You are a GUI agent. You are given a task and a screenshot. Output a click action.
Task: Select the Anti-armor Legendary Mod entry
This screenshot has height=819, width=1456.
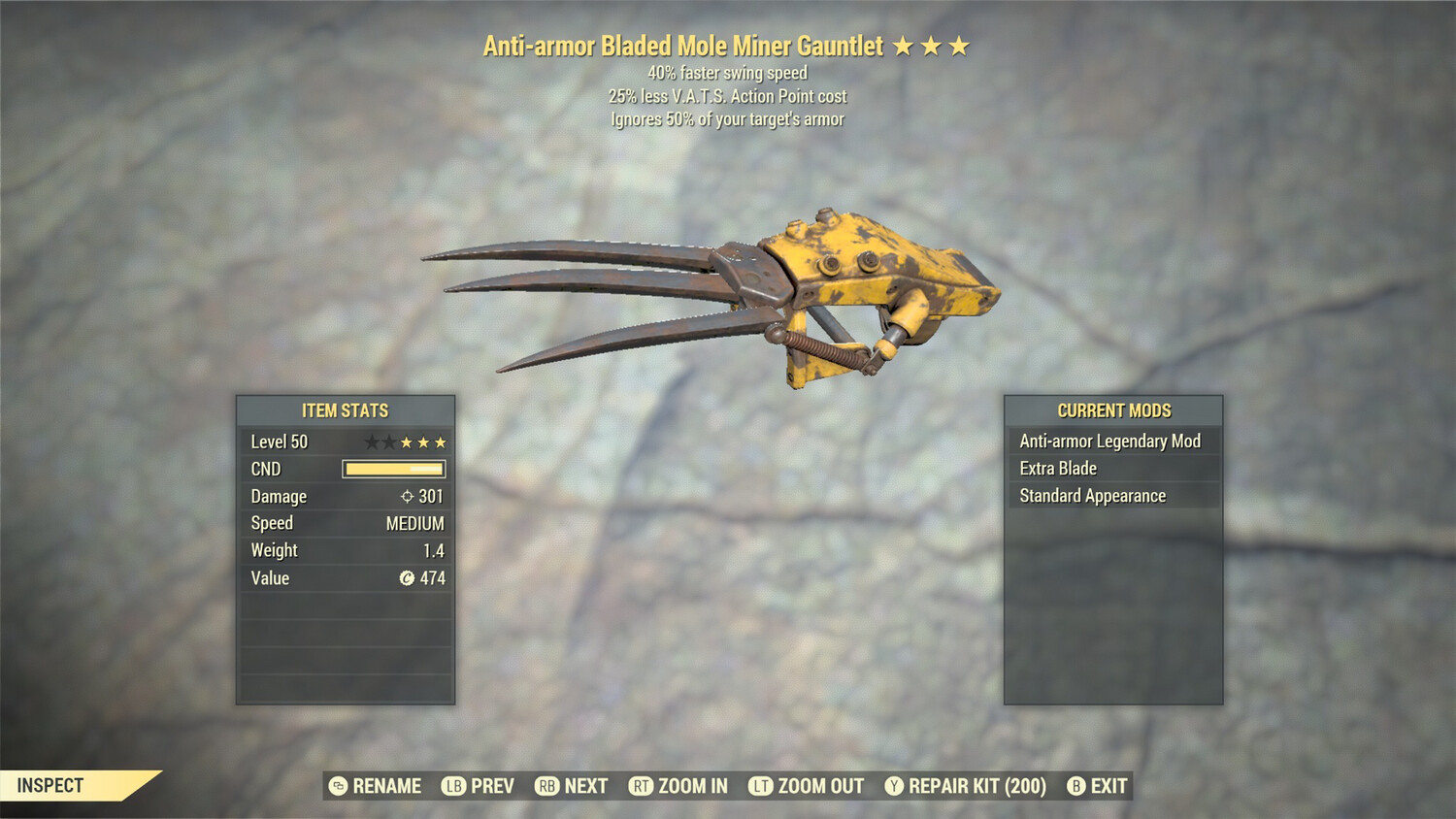[x=1108, y=441]
